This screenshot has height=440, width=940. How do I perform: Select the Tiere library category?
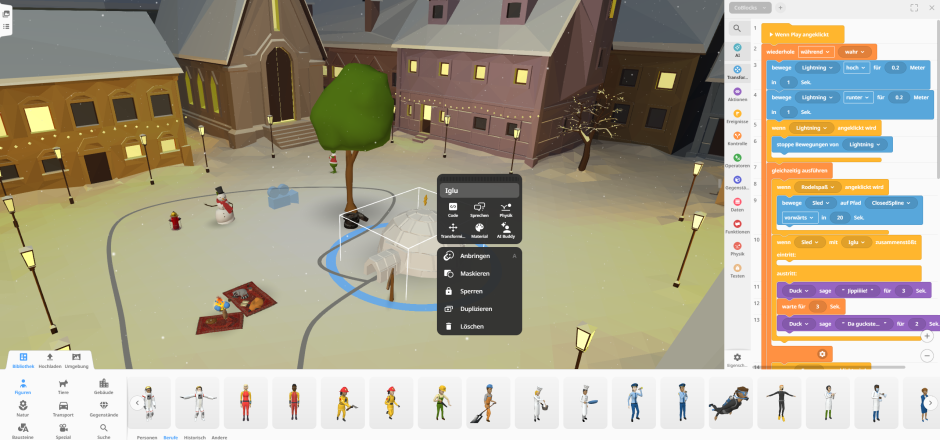pyautogui.click(x=64, y=384)
